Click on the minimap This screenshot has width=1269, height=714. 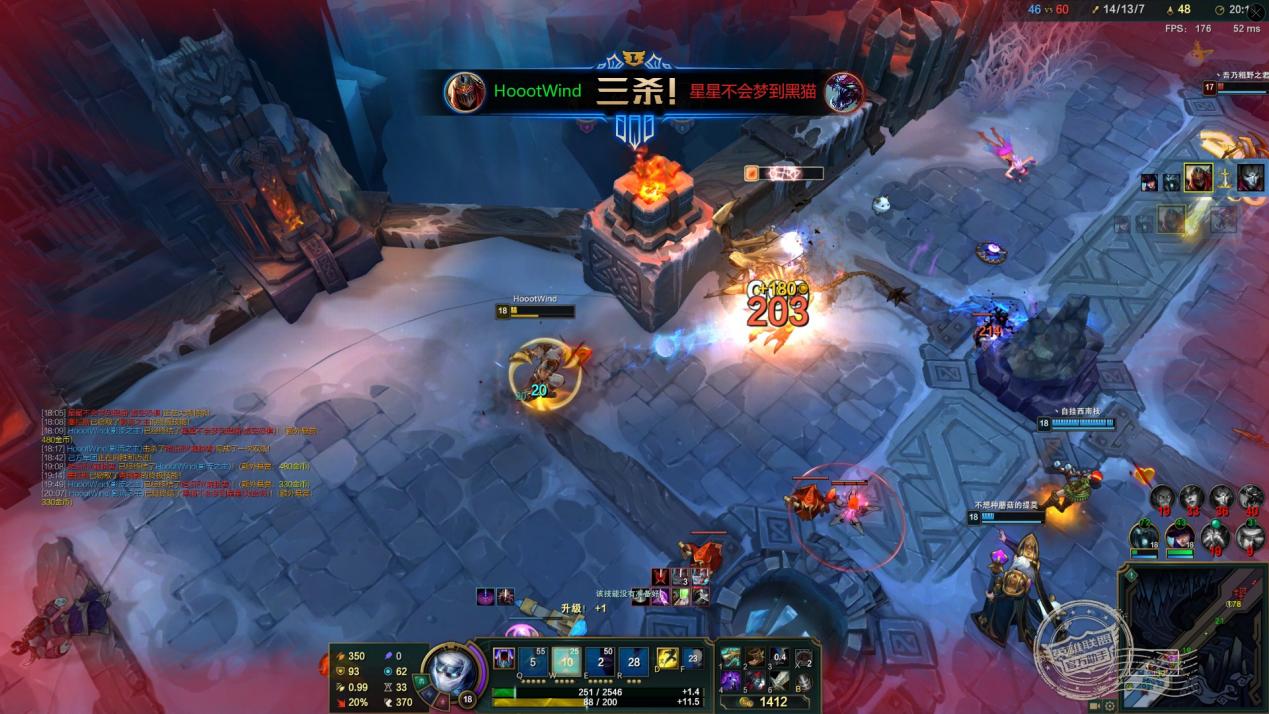[x=1193, y=640]
